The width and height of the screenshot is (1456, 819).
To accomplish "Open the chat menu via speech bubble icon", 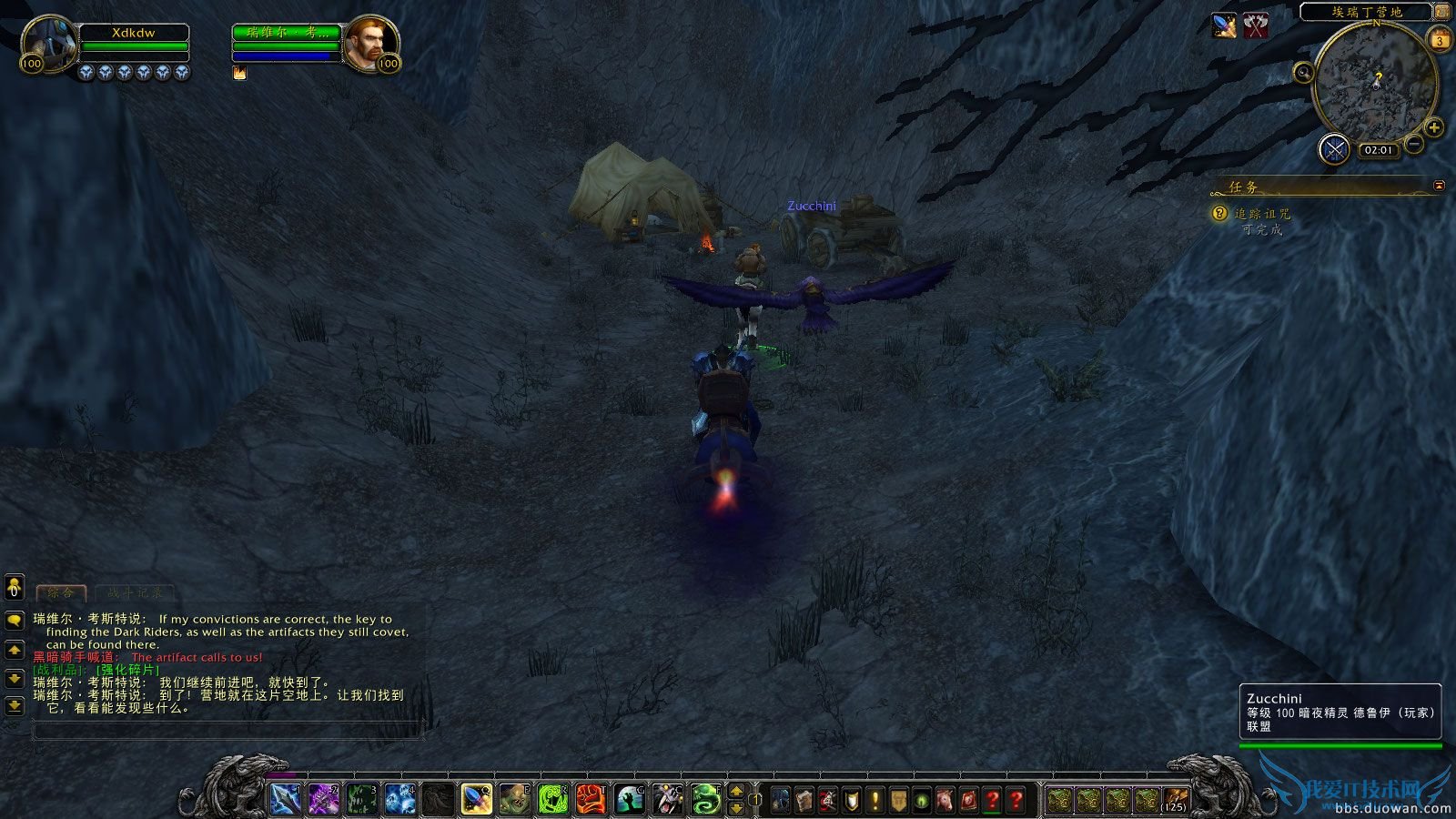I will coord(14,621).
